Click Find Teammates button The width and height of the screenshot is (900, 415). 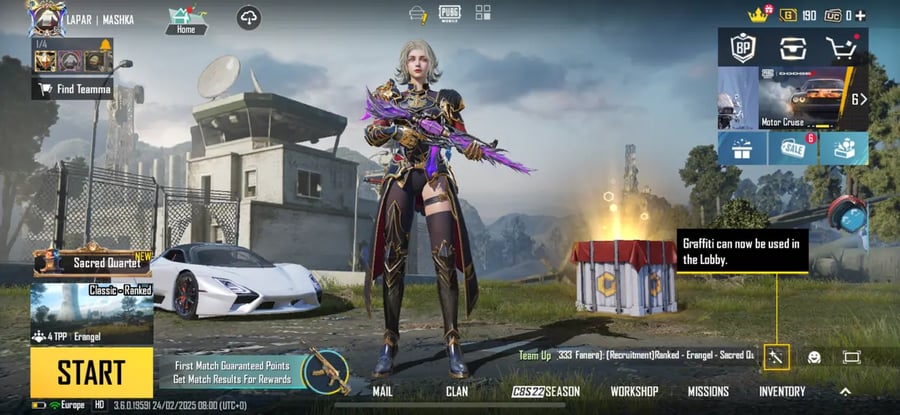click(x=73, y=89)
